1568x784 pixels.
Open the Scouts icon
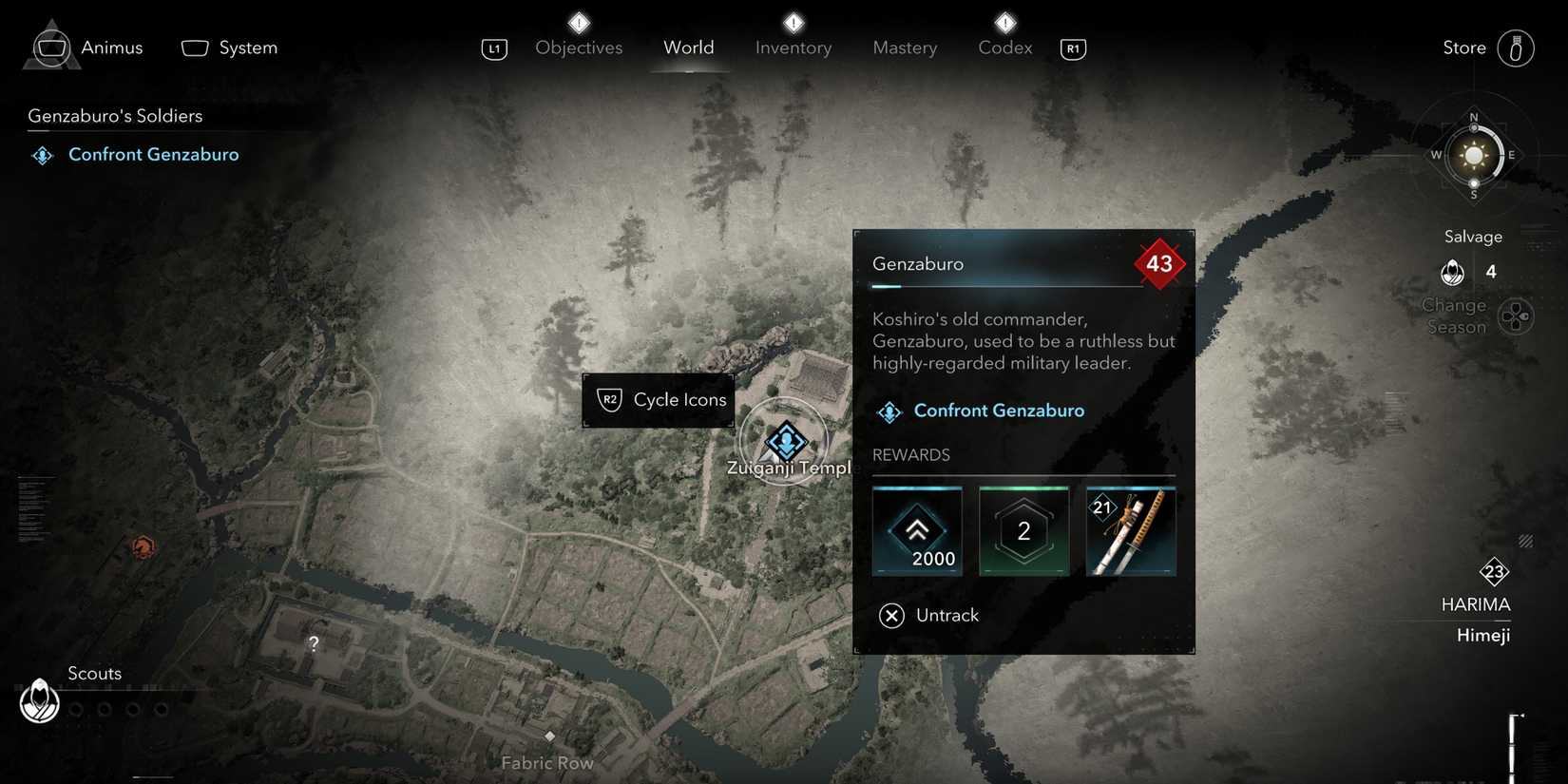point(40,701)
